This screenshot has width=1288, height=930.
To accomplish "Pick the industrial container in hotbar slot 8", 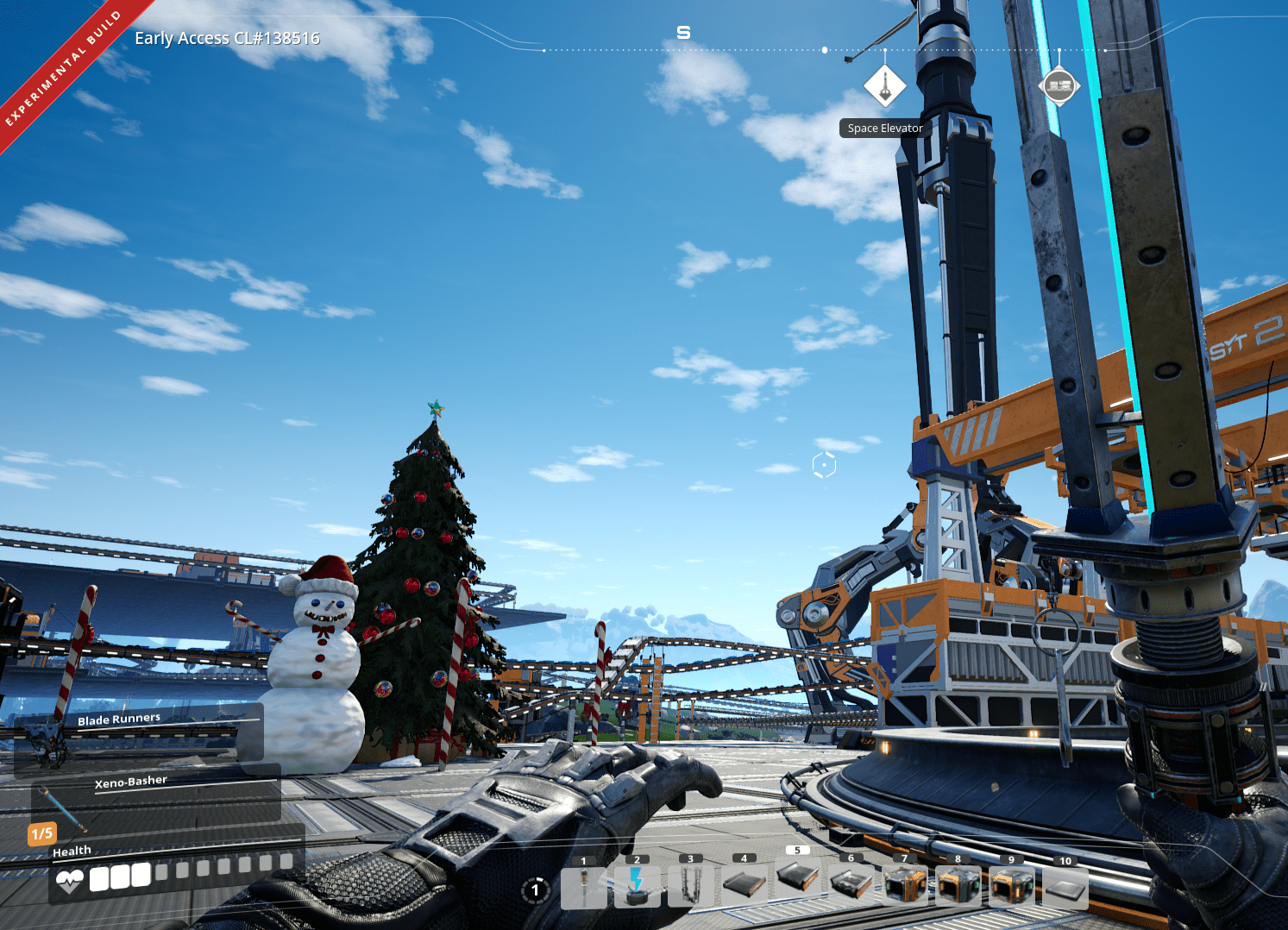I will 958,887.
